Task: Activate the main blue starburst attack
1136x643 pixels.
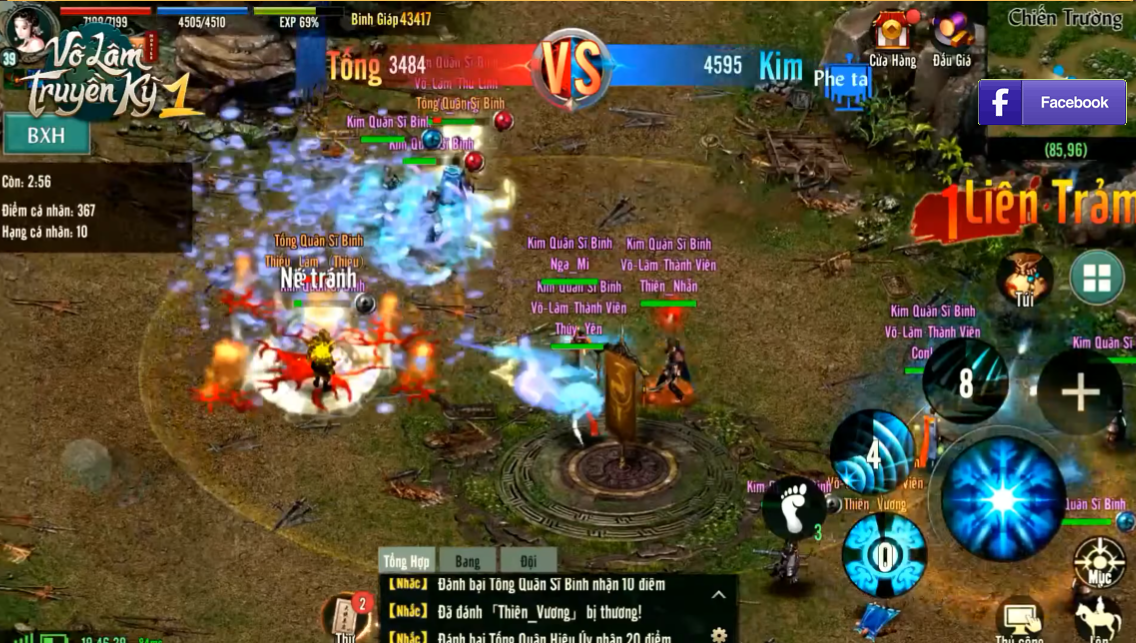Action: click(1002, 499)
